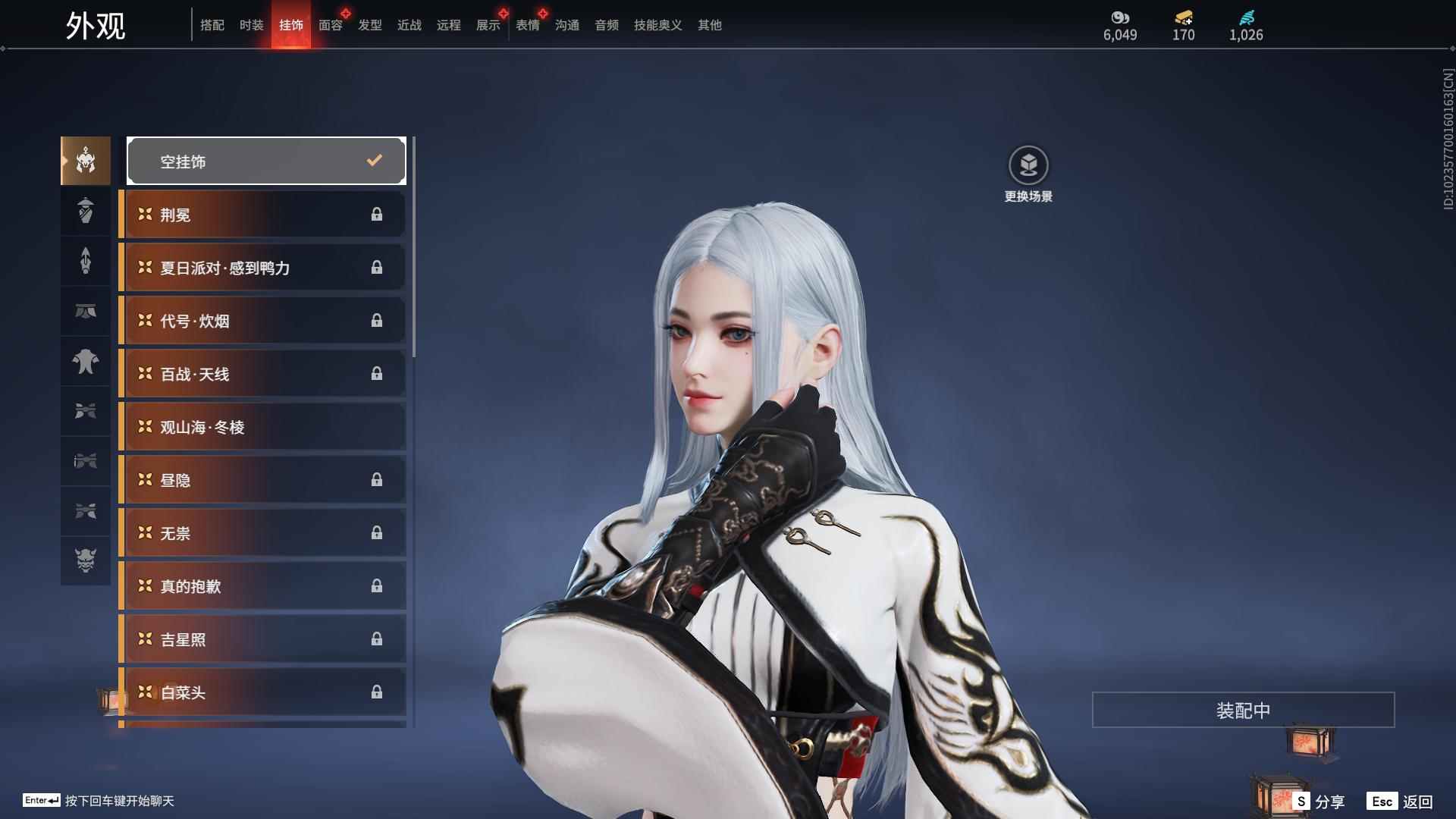Switch to the 发型 tab
Viewport: 1456px width, 819px height.
click(x=370, y=25)
